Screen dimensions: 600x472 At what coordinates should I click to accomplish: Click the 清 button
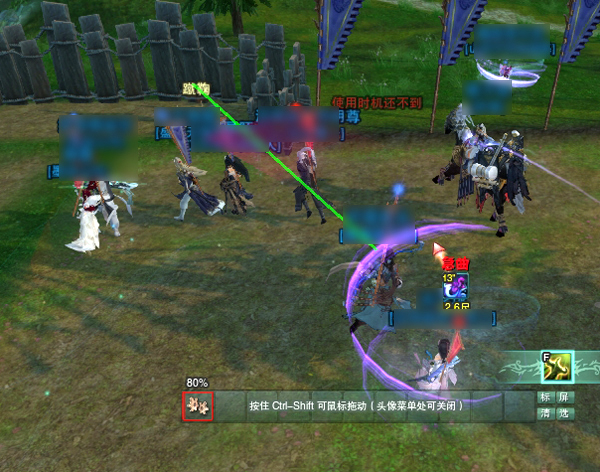[x=545, y=413]
